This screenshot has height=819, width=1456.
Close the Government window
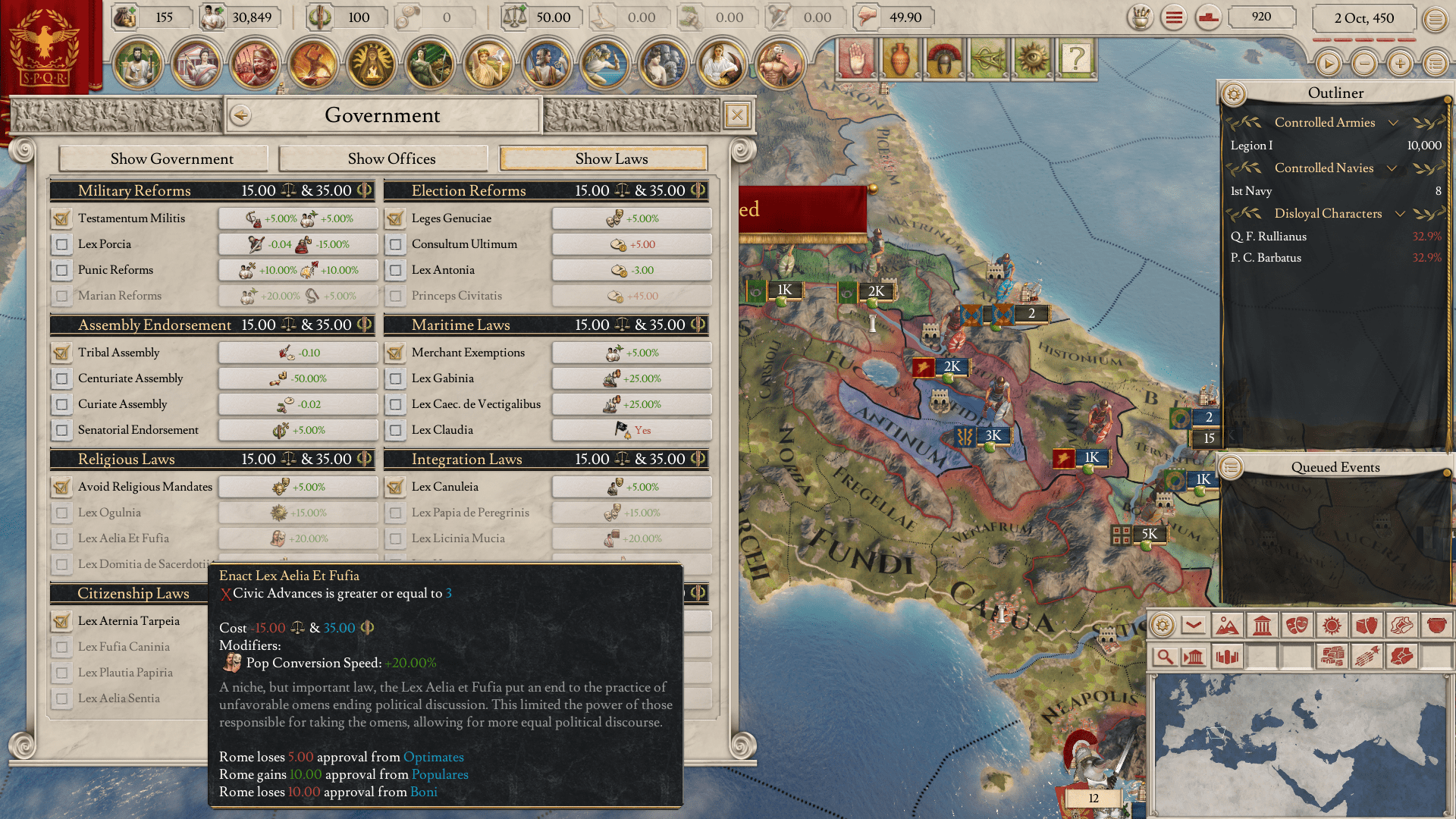(x=736, y=115)
